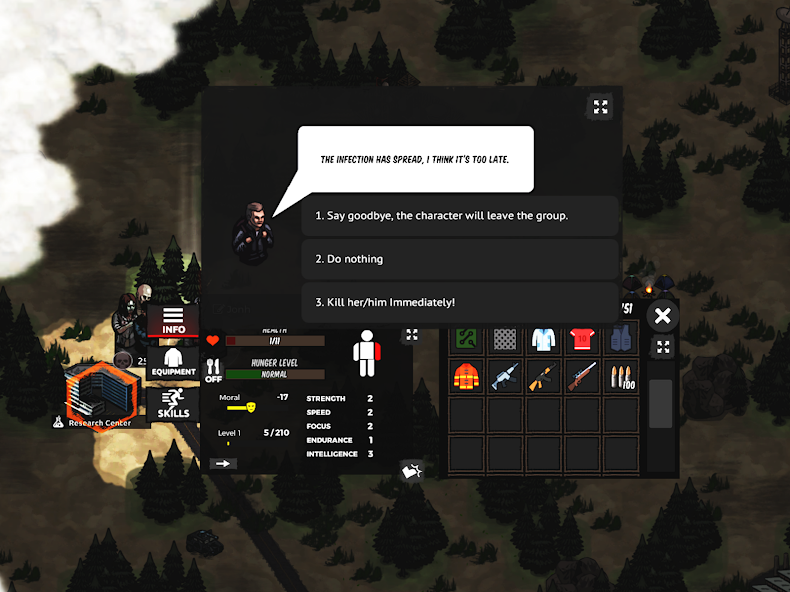
Task: Select the scoped sniper rifle slot
Action: point(583,377)
